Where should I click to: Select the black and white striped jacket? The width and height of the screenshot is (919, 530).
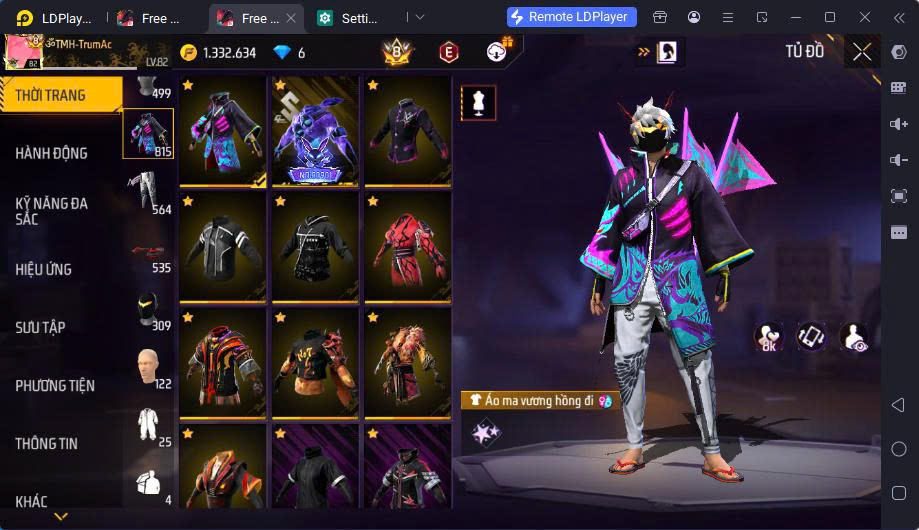[x=223, y=246]
